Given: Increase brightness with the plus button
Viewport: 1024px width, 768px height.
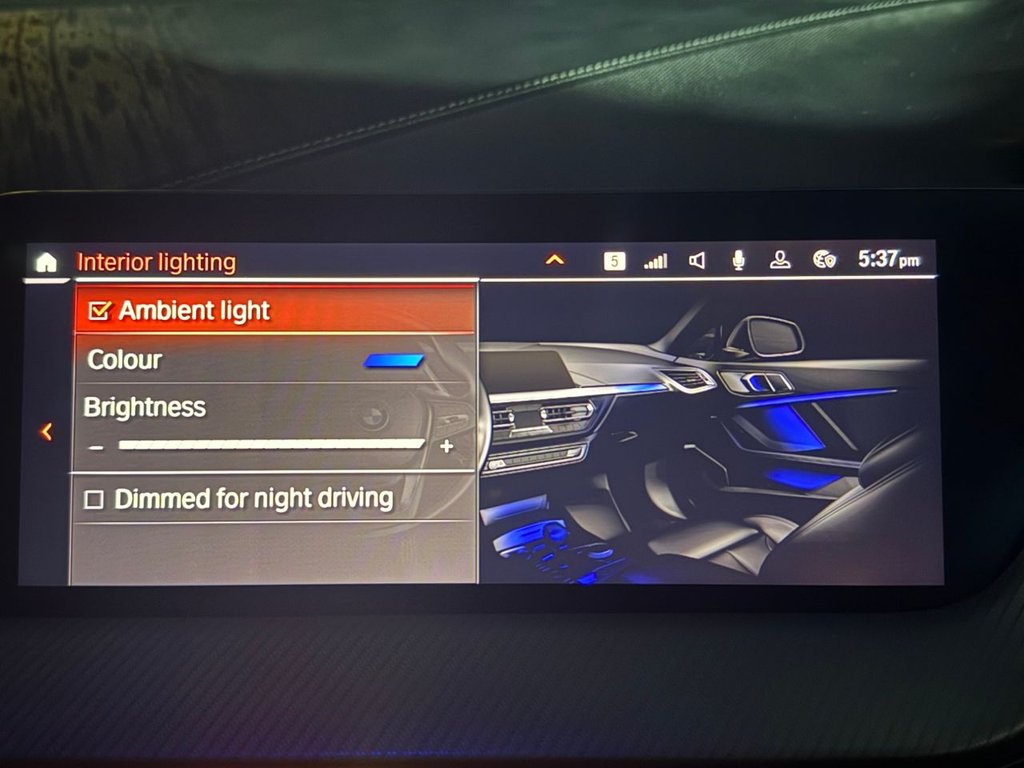Looking at the screenshot, I should 446,446.
